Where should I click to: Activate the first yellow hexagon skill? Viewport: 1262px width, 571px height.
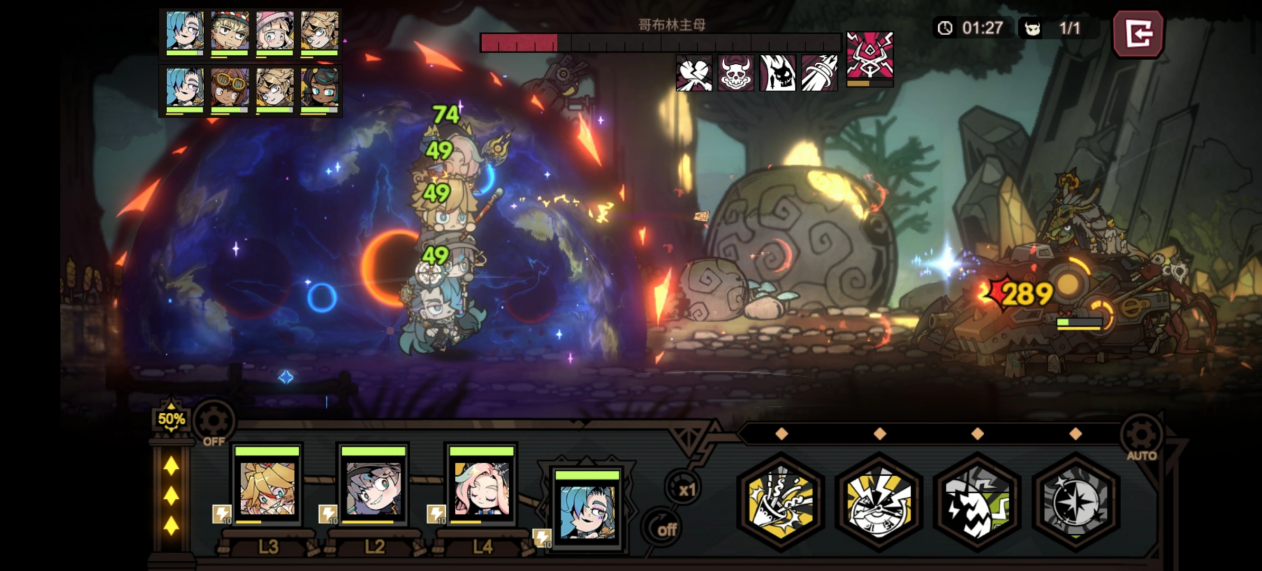(x=781, y=501)
